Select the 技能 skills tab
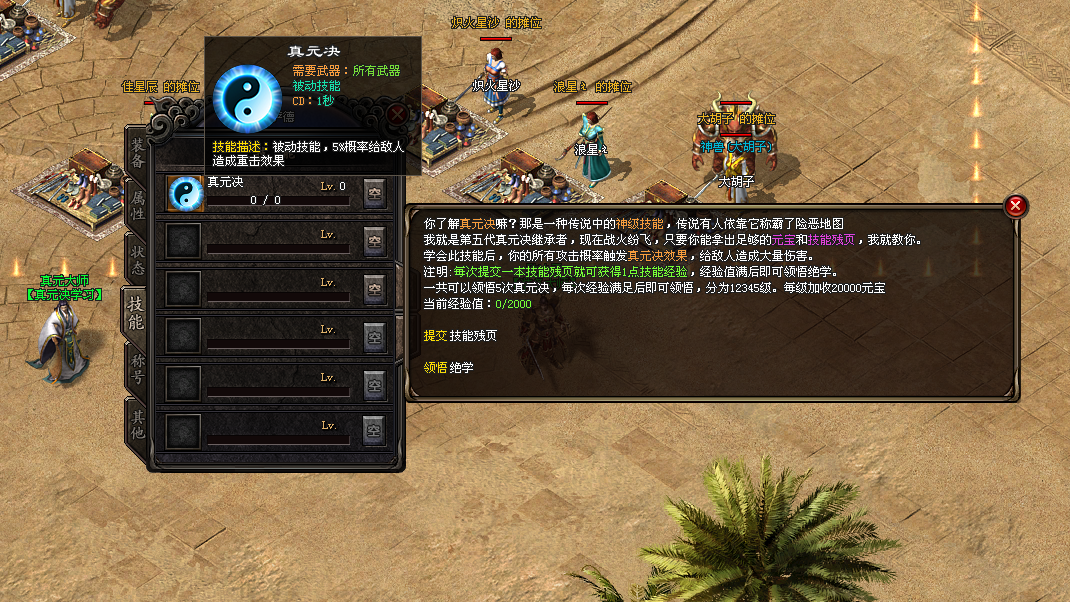 tap(136, 313)
